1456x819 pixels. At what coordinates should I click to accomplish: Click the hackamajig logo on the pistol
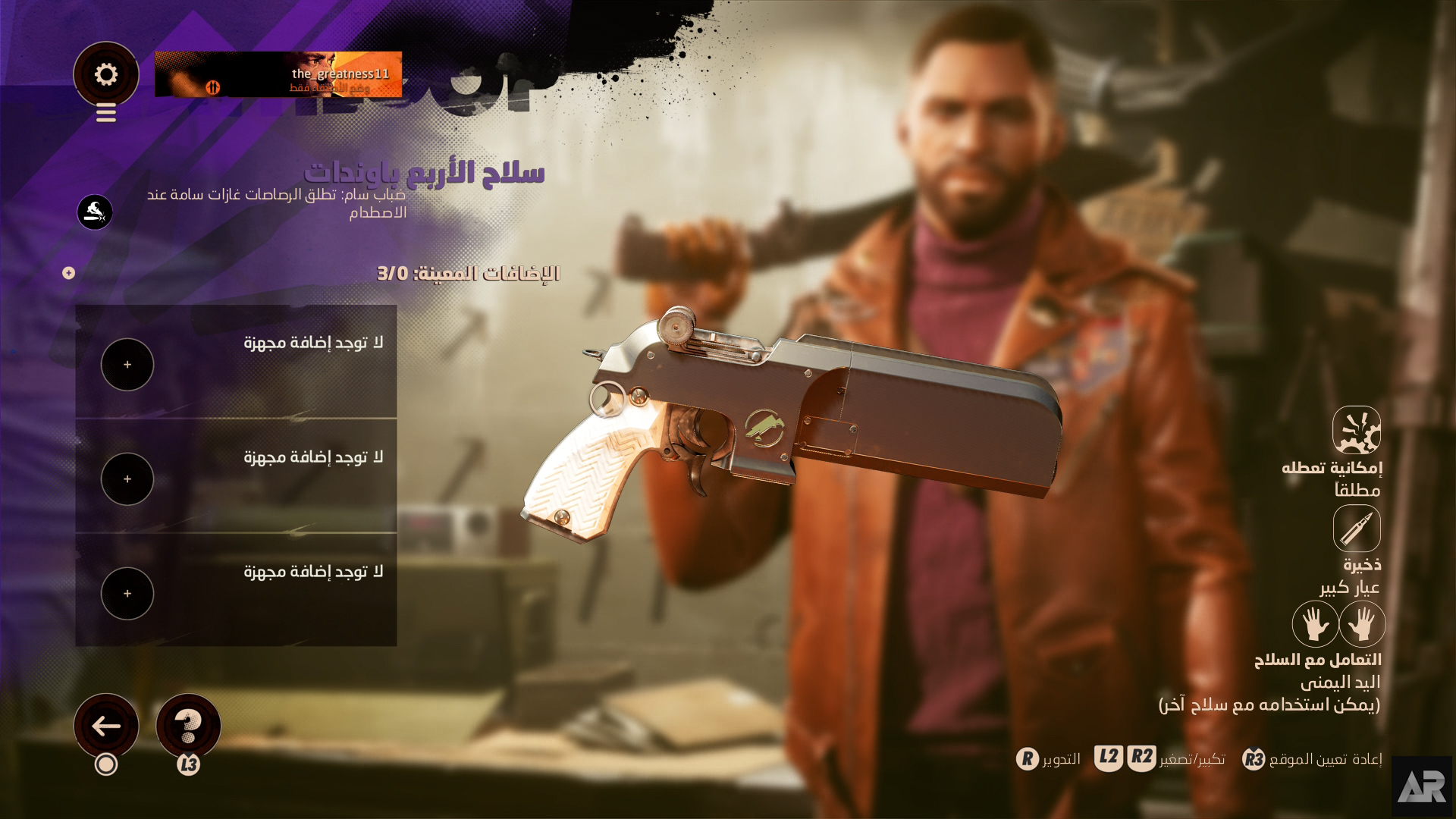766,428
